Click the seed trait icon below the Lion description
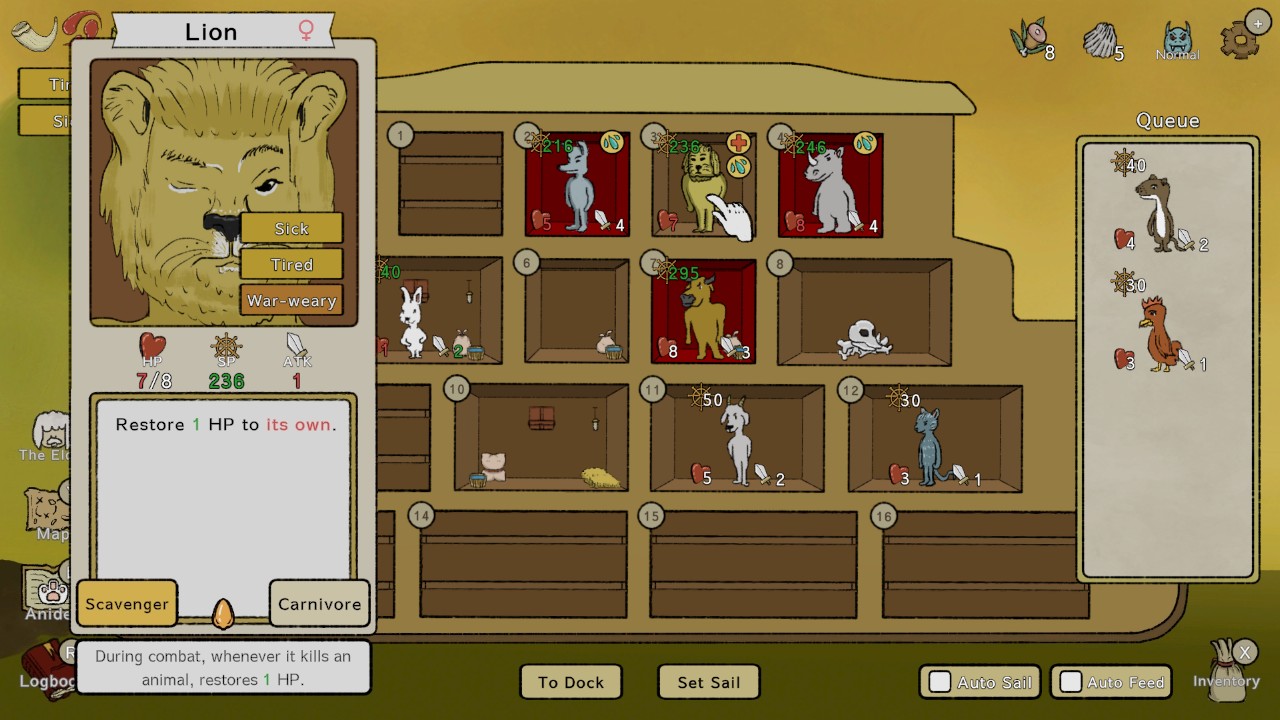This screenshot has height=720, width=1280. (222, 614)
